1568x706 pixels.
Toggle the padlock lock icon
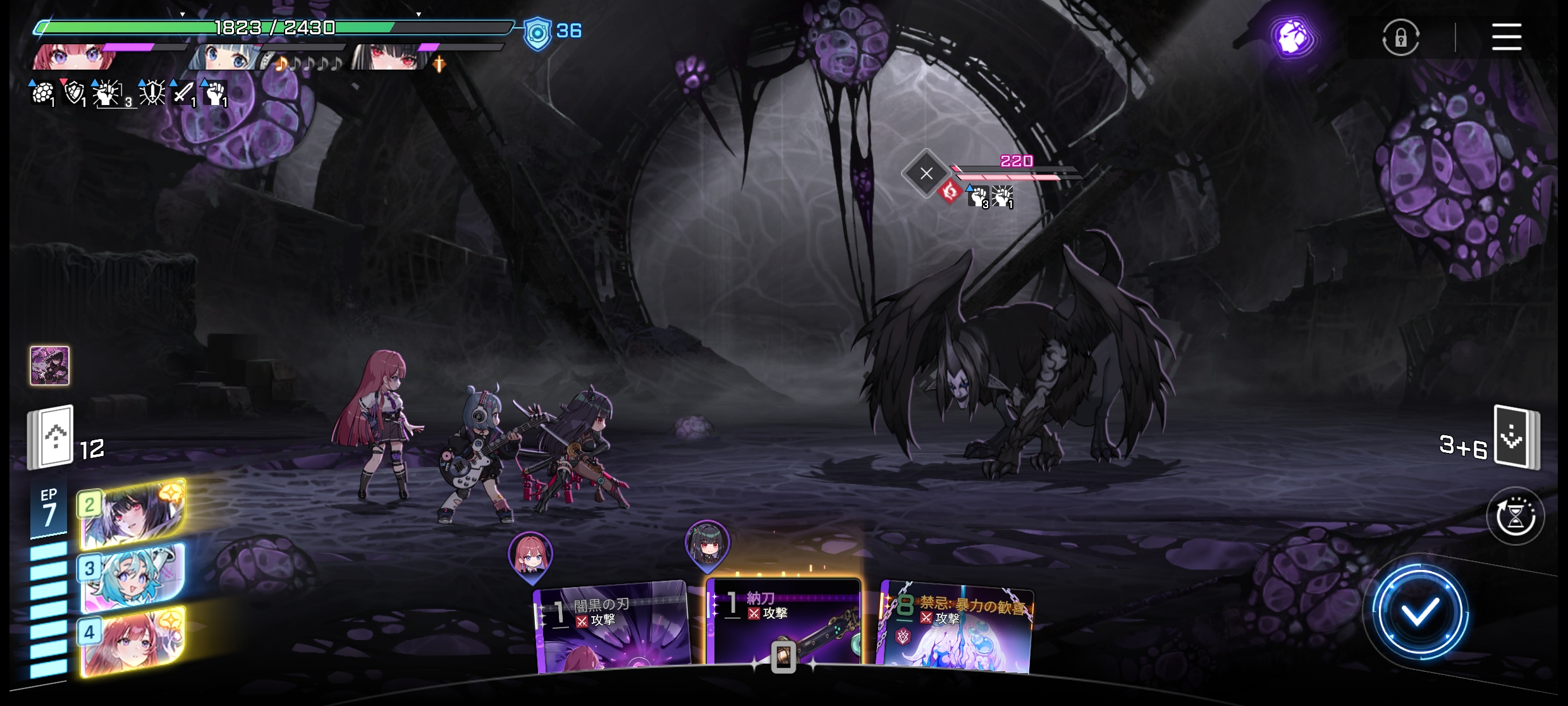click(x=1400, y=38)
